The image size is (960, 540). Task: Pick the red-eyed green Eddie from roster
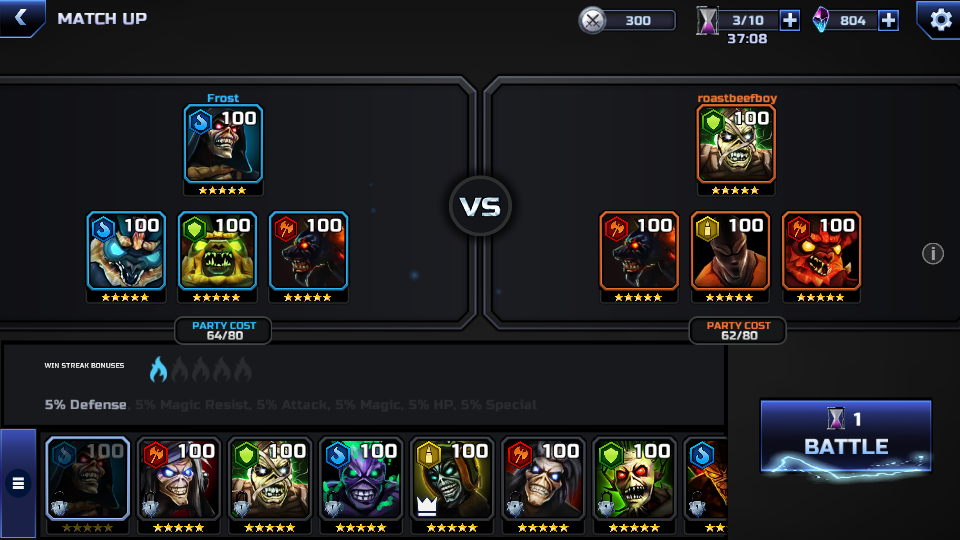[x=634, y=479]
